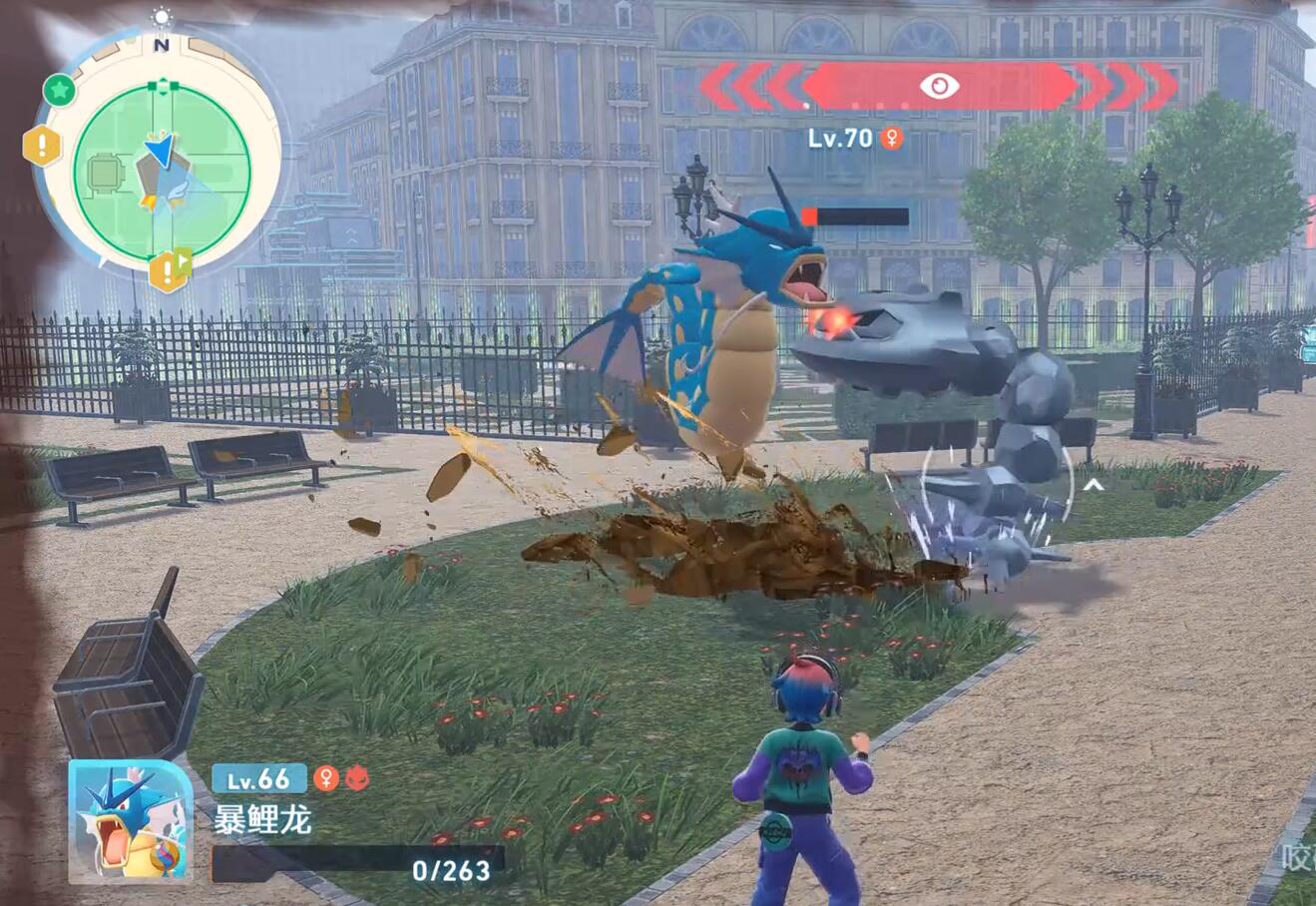Image resolution: width=1316 pixels, height=906 pixels.
Task: Click the yellow exclamation marker beside the green star
Action: [42, 147]
